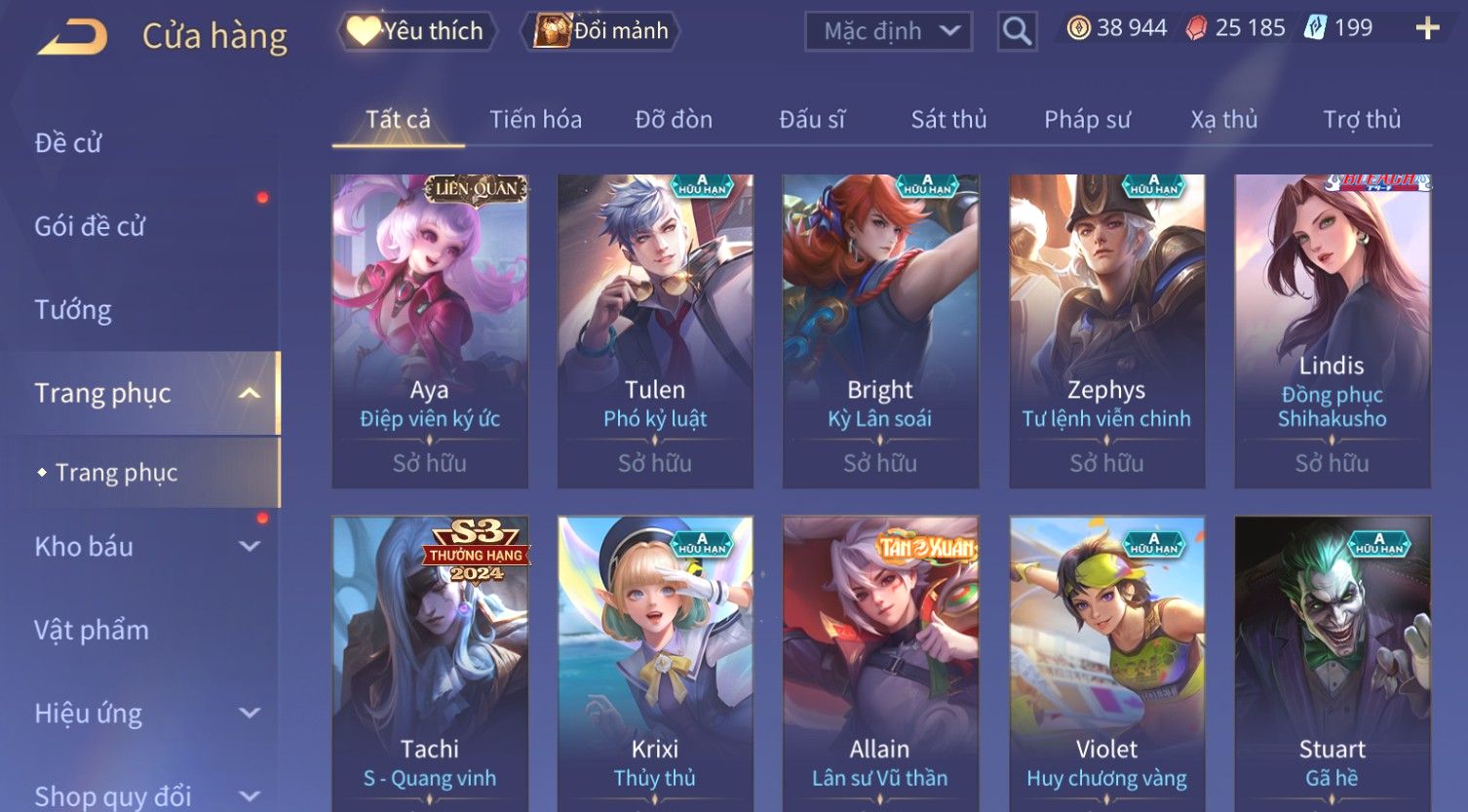Select the Trợ thủ tab
This screenshot has height=812, width=1468.
tap(1361, 120)
